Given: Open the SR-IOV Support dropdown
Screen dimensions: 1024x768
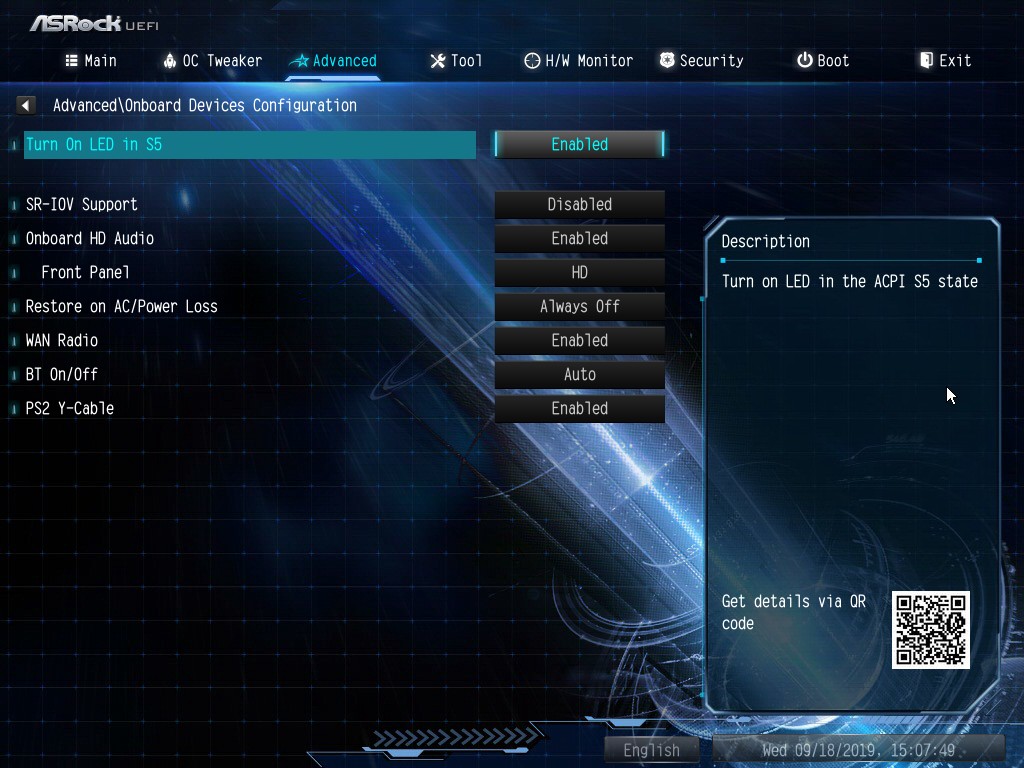Looking at the screenshot, I should (x=579, y=204).
